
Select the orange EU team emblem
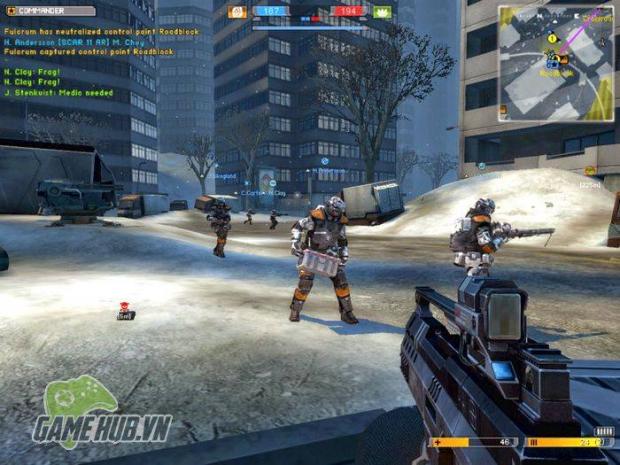click(x=238, y=12)
